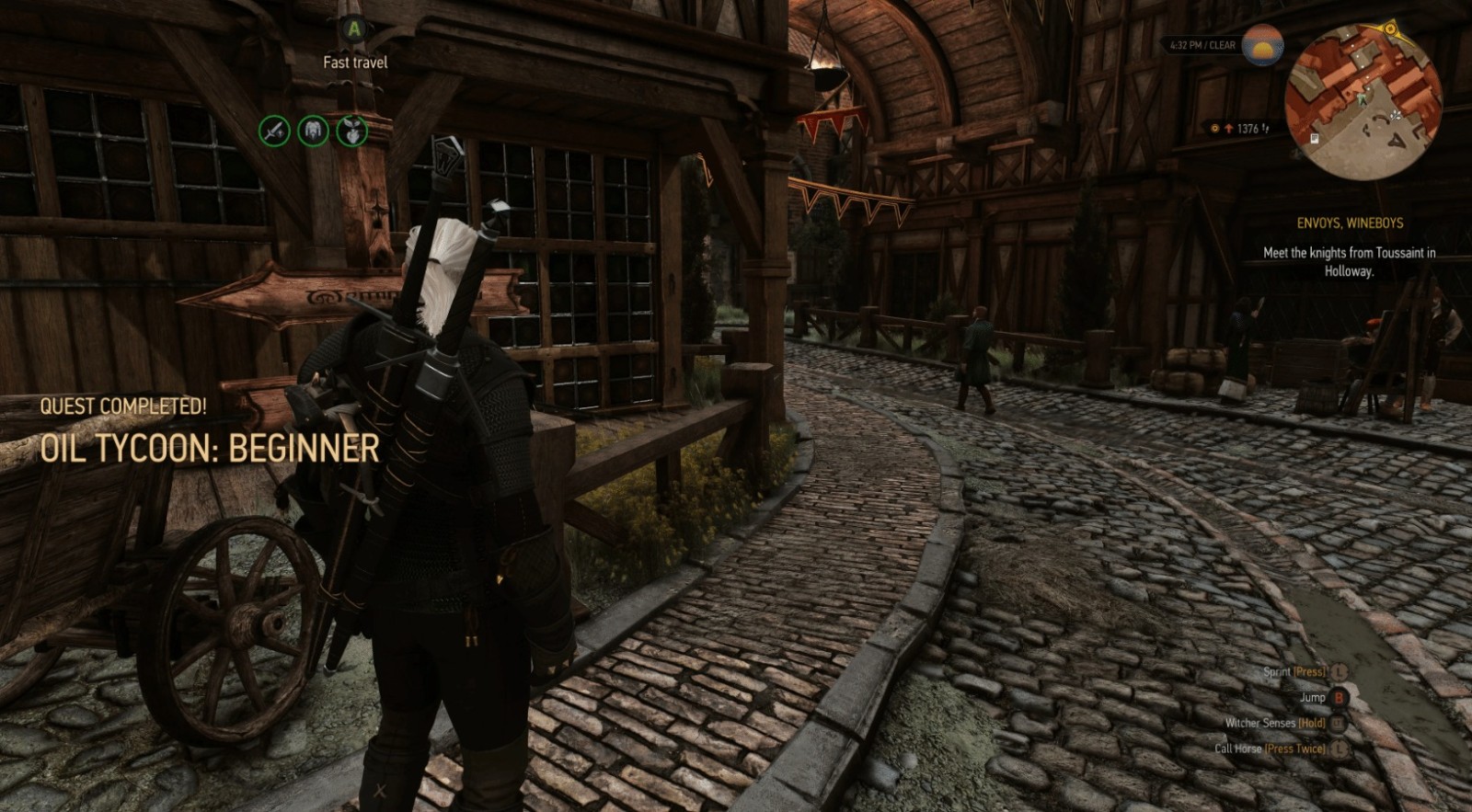1472x812 pixels.
Task: Click the leafy fruit food buff icon
Action: pyautogui.click(x=351, y=131)
